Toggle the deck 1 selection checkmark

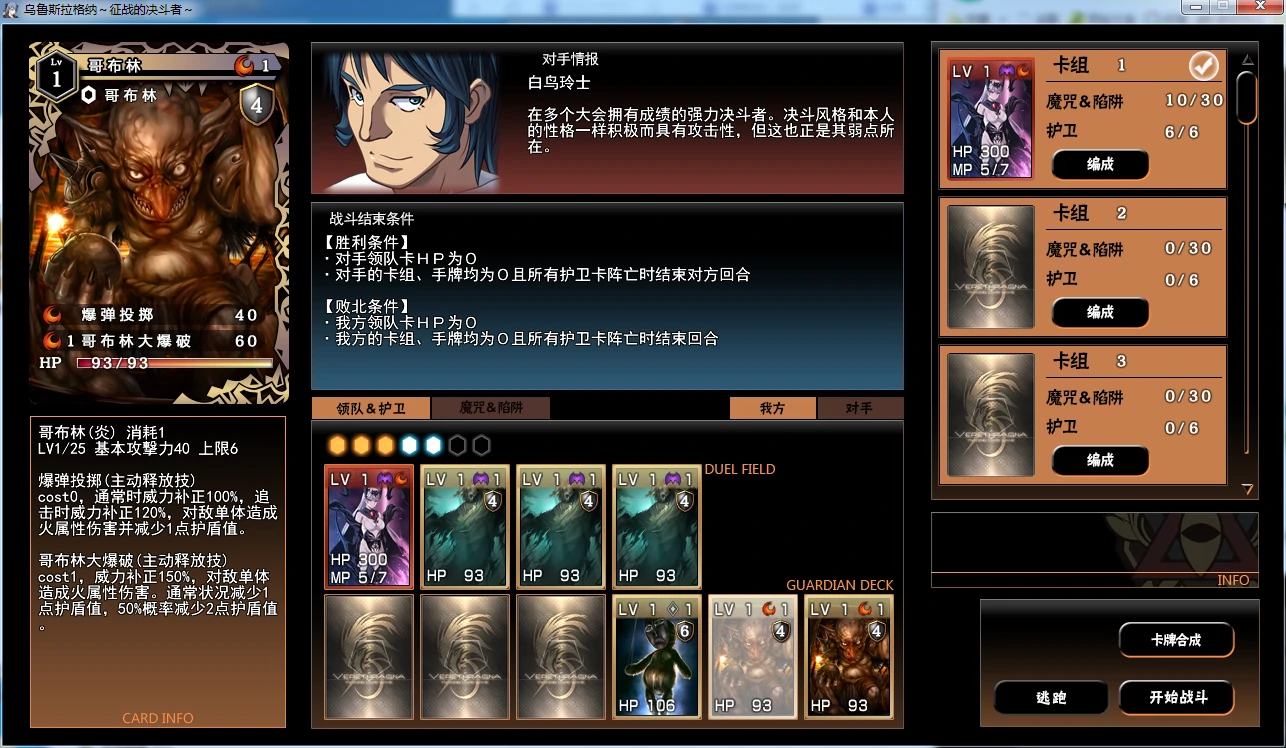pyautogui.click(x=1204, y=64)
